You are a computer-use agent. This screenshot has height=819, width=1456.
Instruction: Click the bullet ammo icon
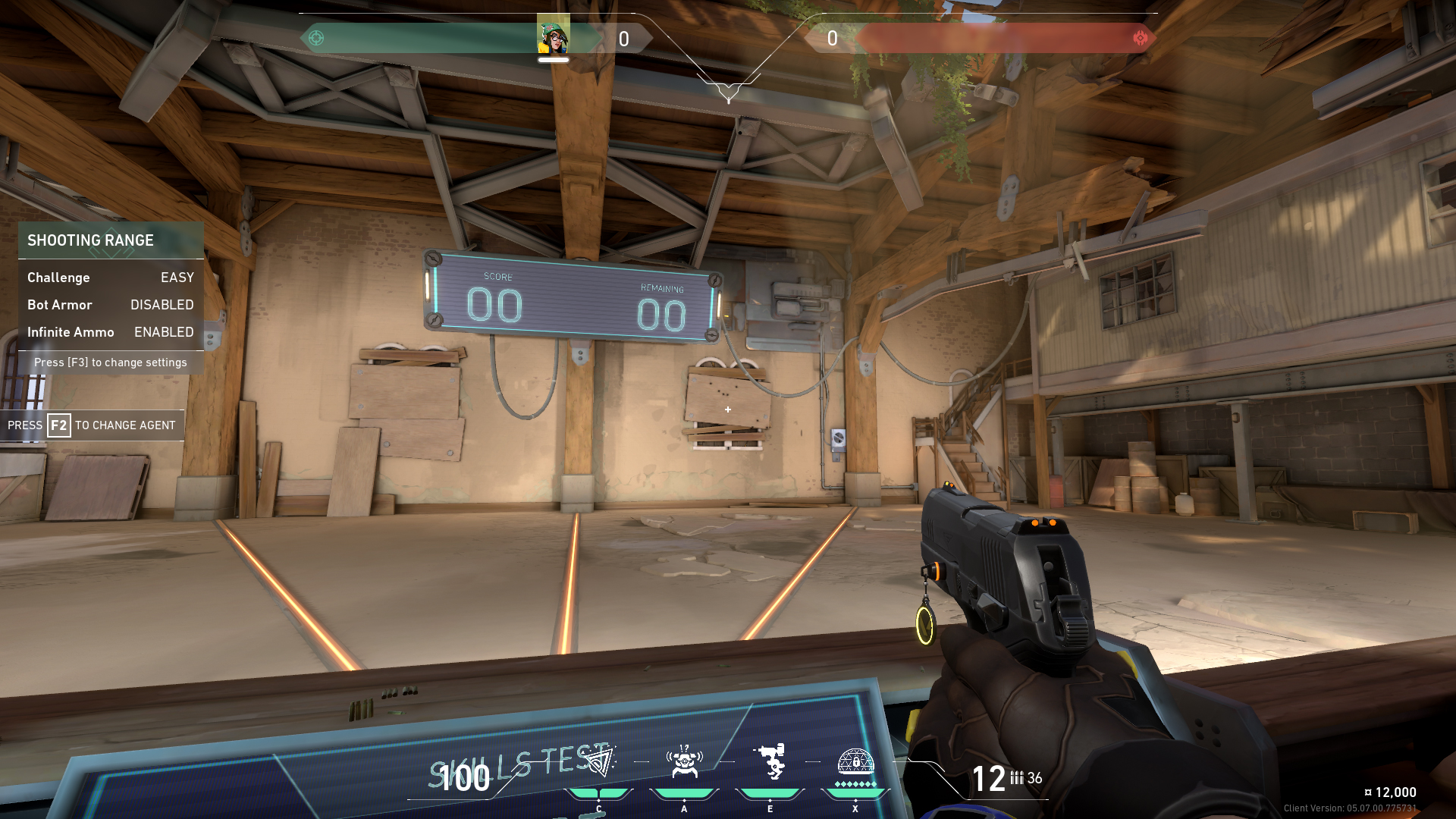pyautogui.click(x=1016, y=779)
